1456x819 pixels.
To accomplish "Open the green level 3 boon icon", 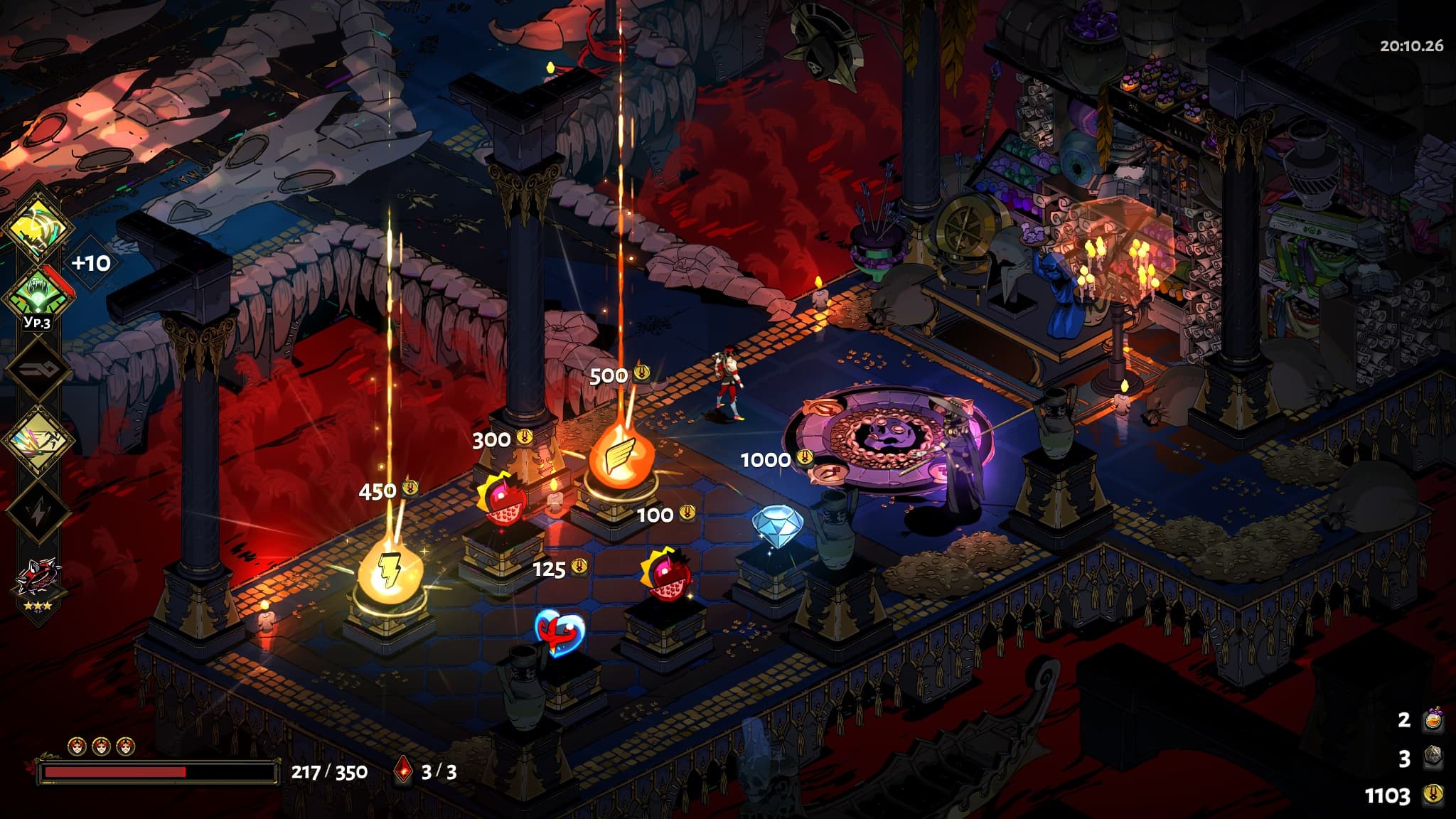I will tap(38, 296).
